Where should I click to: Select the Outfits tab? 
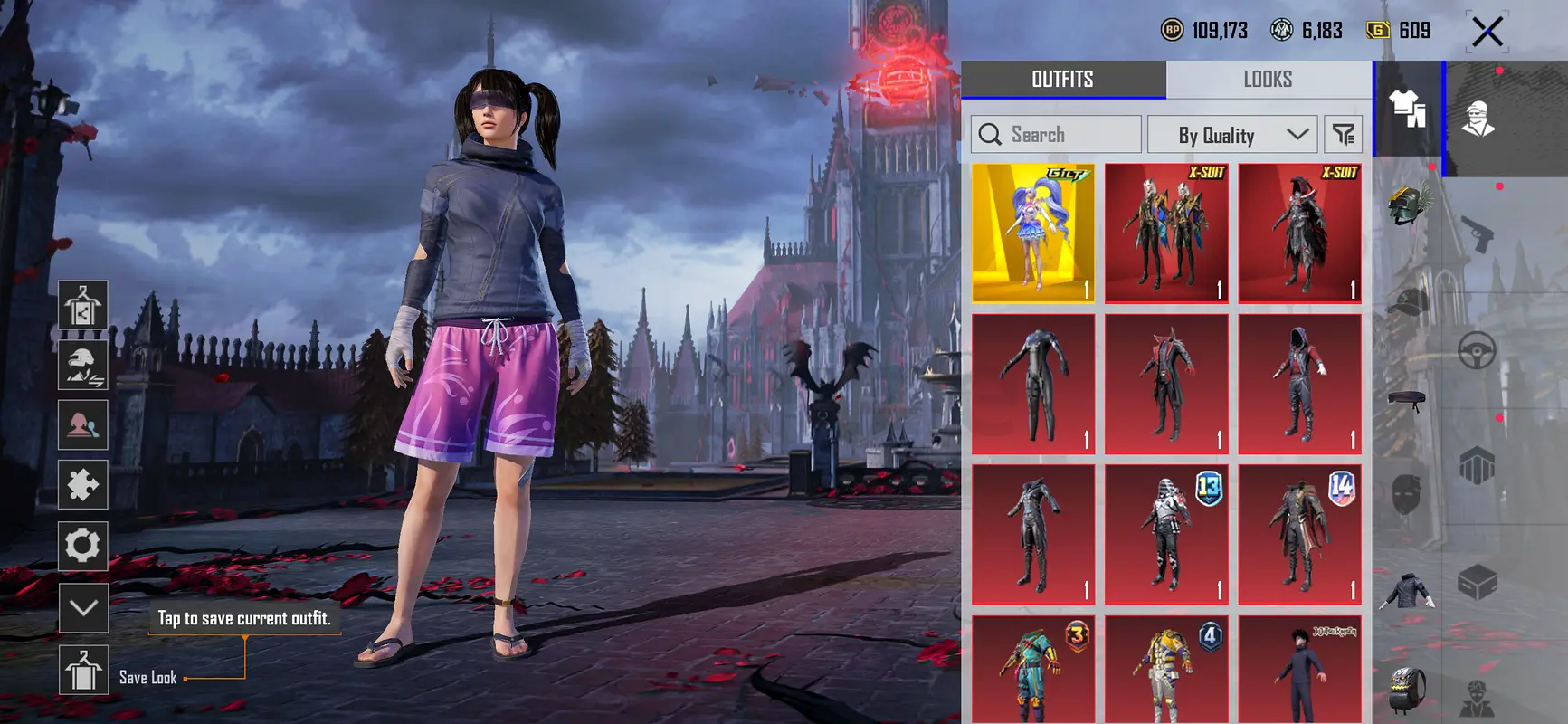[1062, 80]
